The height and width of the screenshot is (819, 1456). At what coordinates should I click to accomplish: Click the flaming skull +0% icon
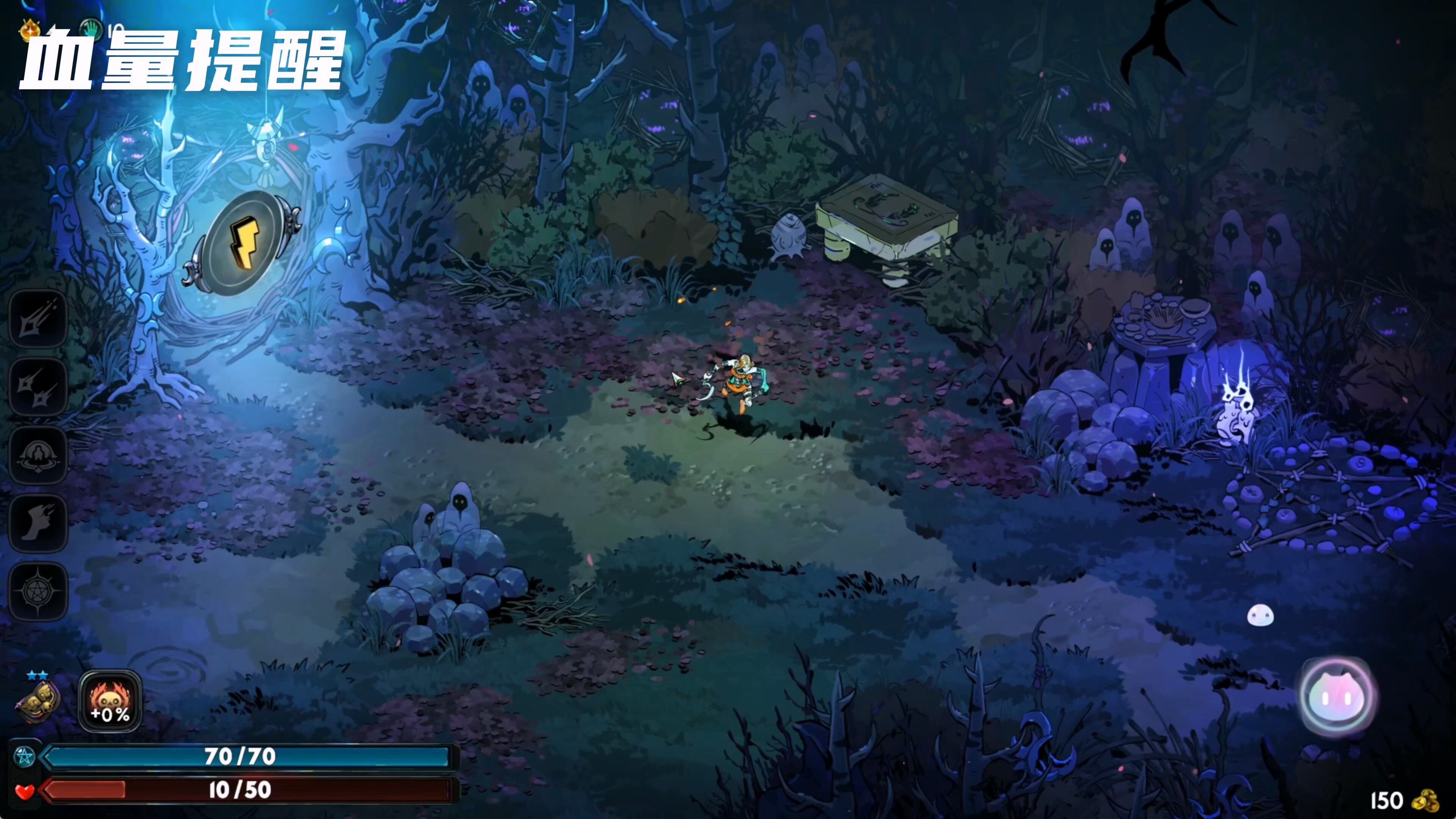pyautogui.click(x=110, y=701)
